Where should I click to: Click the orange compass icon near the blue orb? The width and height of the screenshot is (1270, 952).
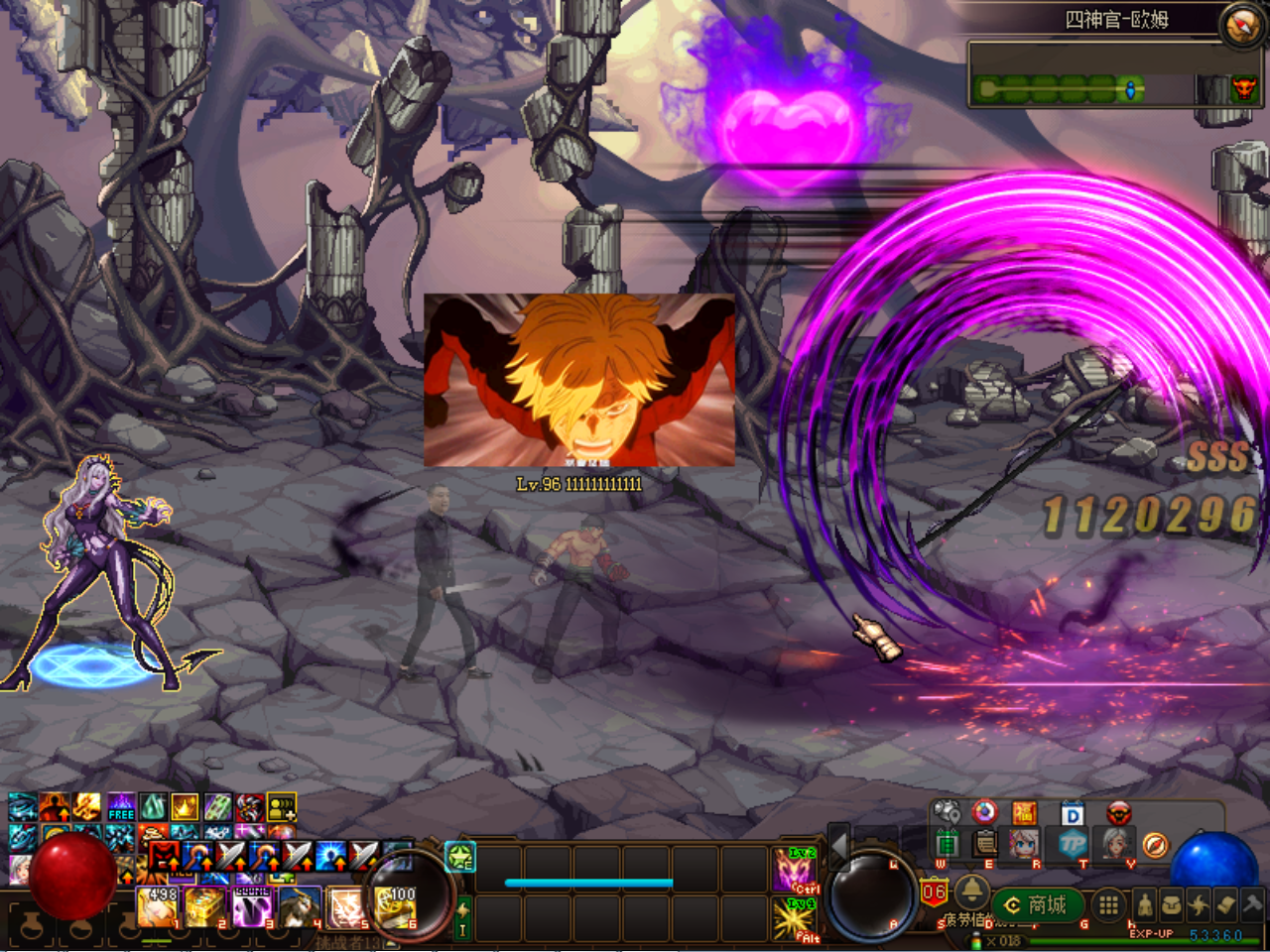1155,845
